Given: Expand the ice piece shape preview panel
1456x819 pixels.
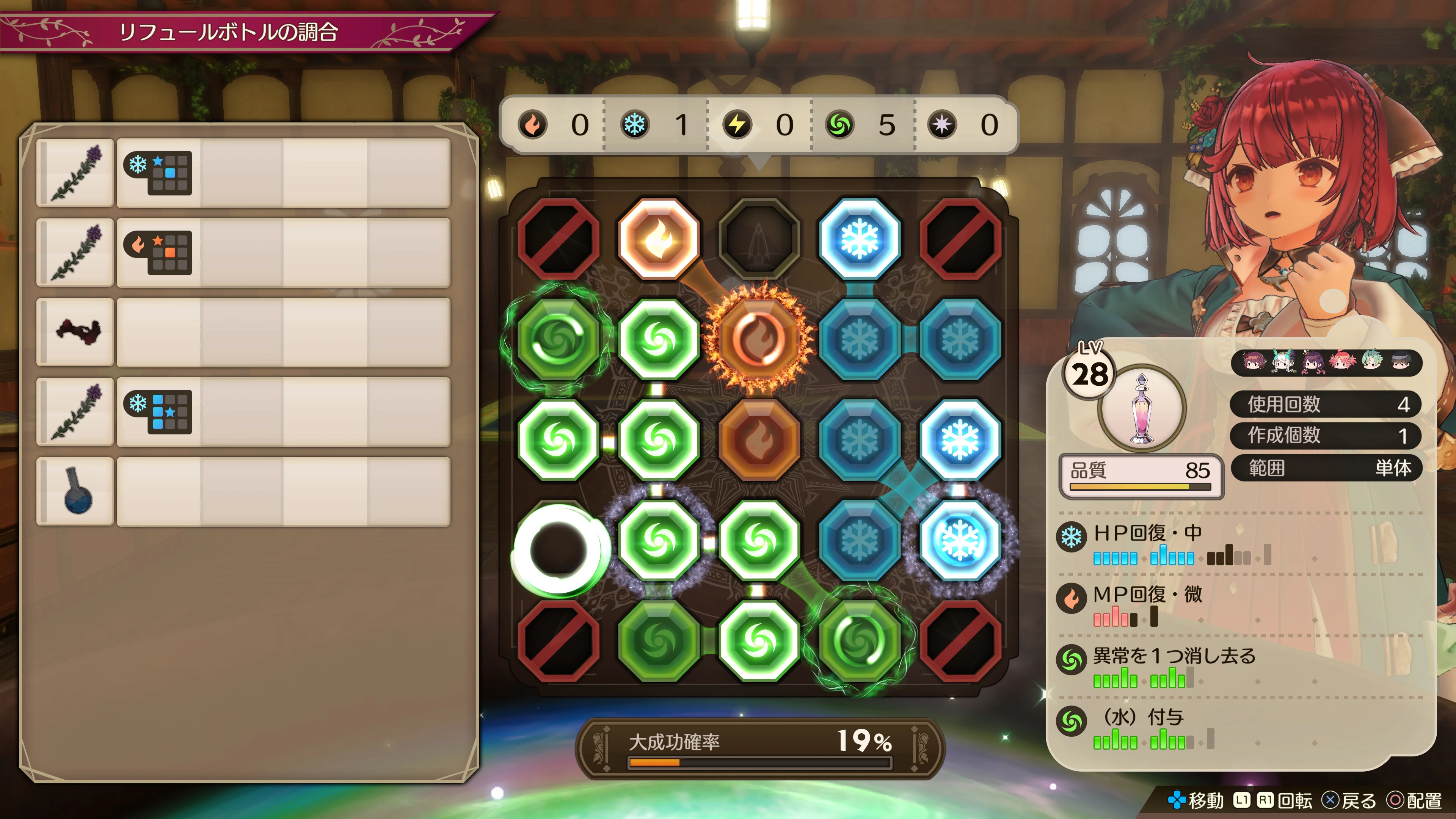Looking at the screenshot, I should tap(158, 174).
